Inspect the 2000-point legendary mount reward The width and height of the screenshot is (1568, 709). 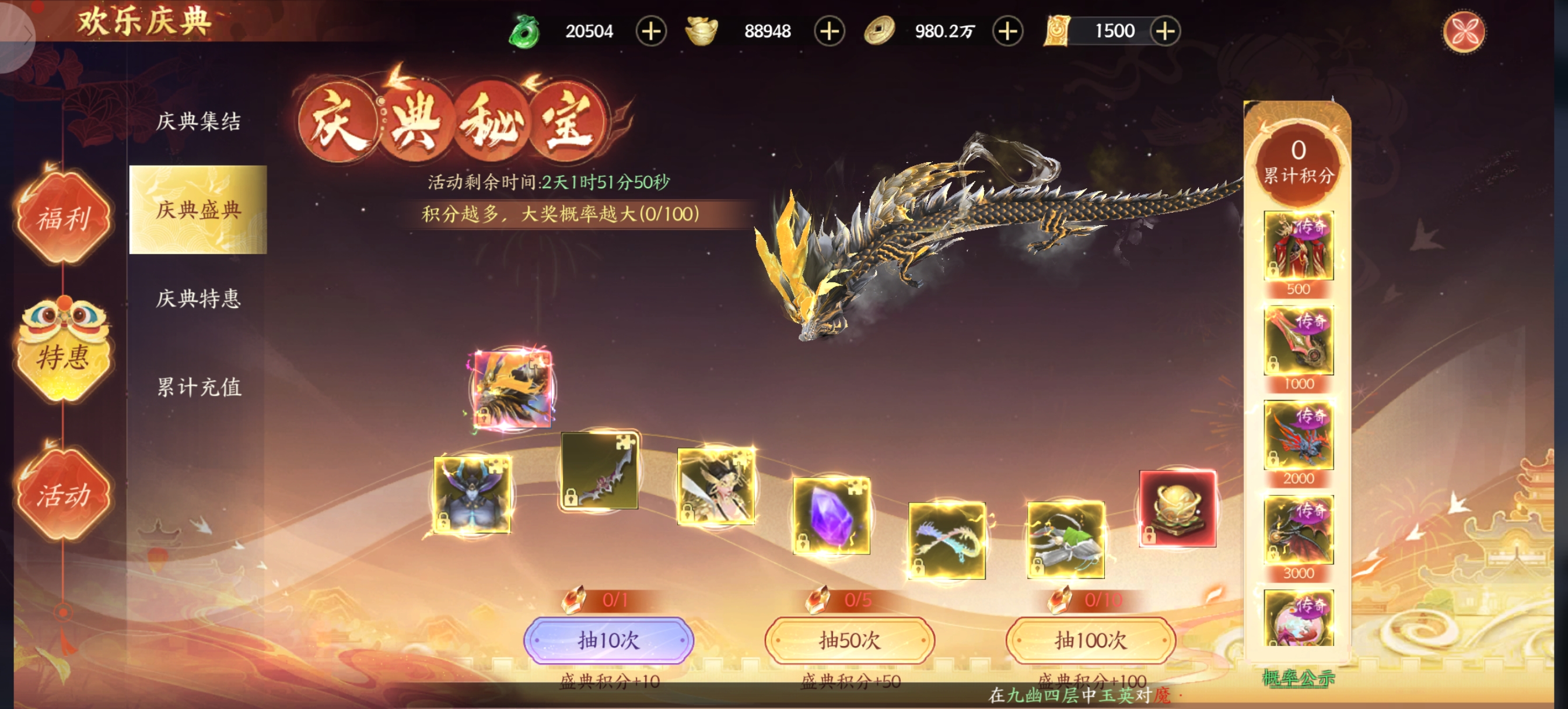pos(1298,435)
